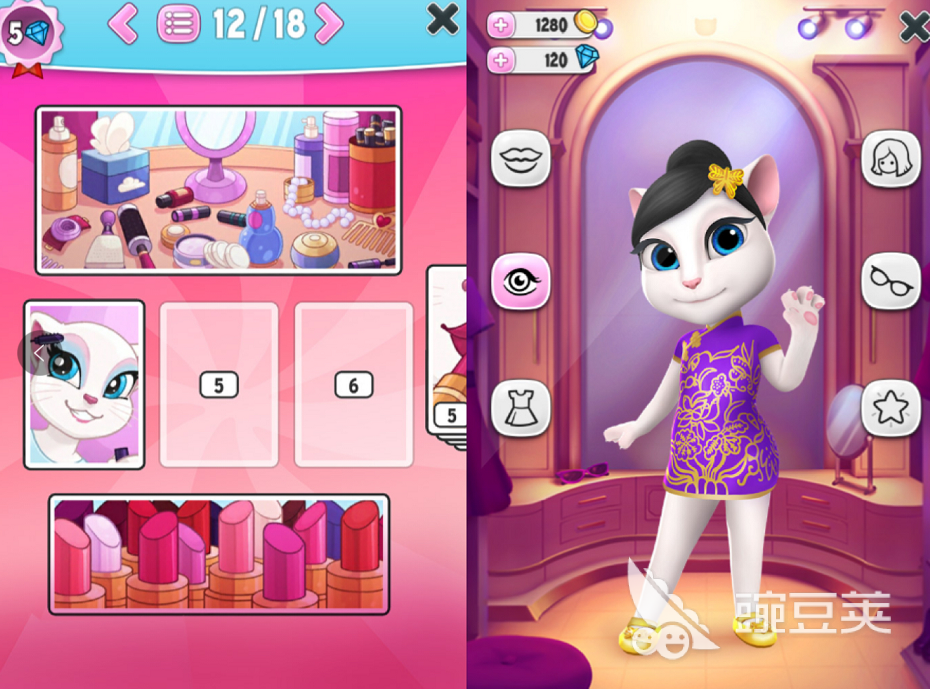The image size is (930, 689).
Task: Open the hairstyle category
Action: [x=890, y=158]
